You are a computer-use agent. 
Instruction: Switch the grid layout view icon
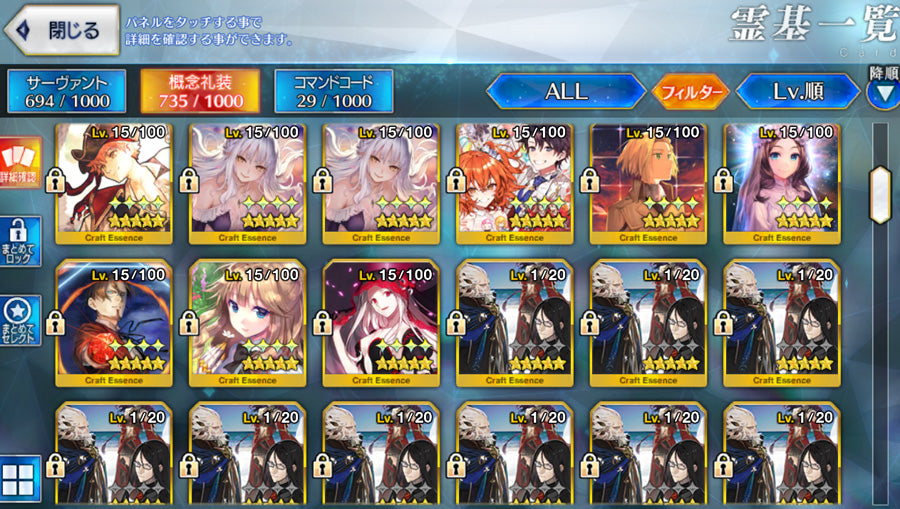click(x=21, y=478)
